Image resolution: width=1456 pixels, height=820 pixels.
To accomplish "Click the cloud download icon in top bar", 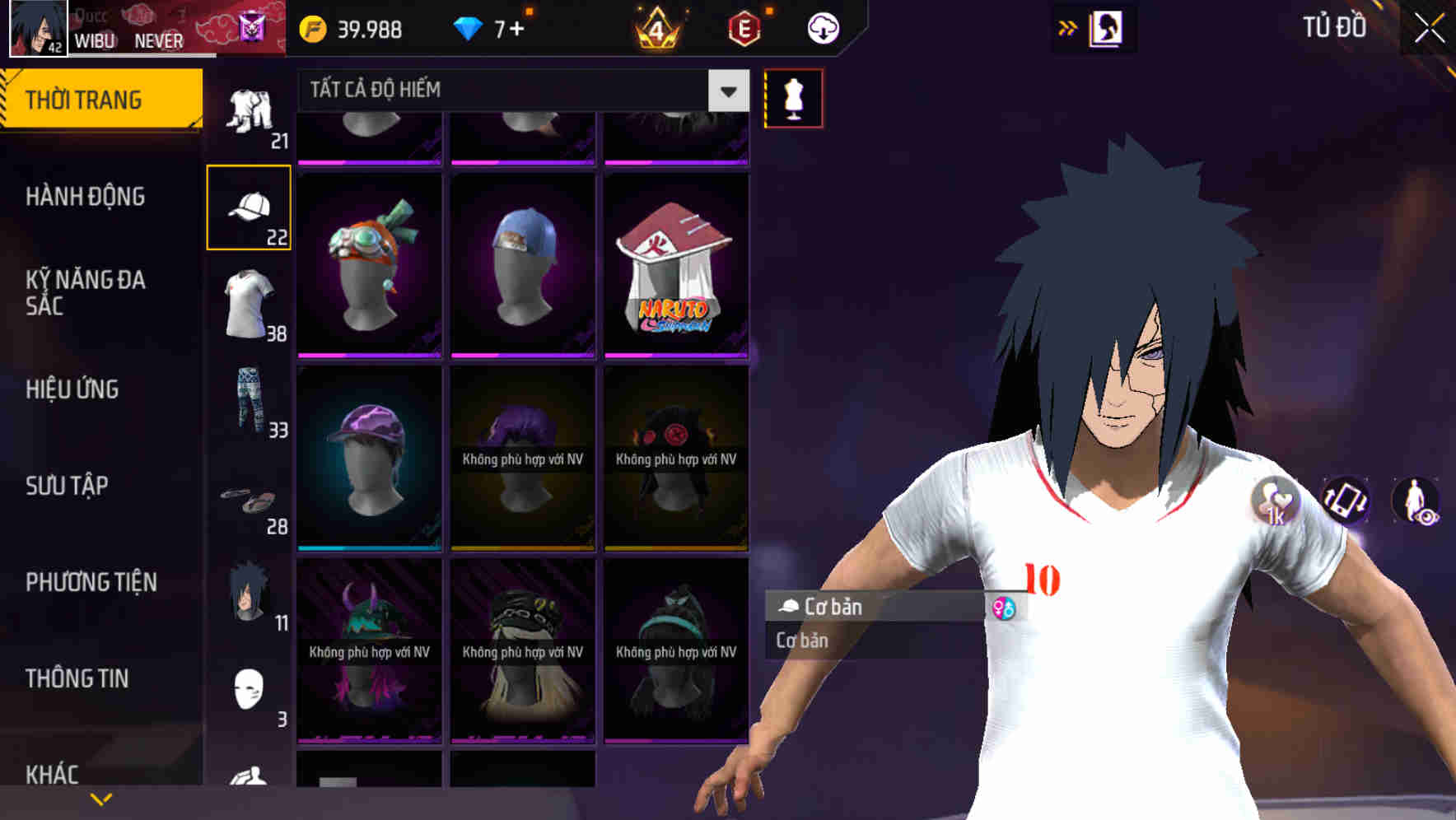I will click(820, 27).
